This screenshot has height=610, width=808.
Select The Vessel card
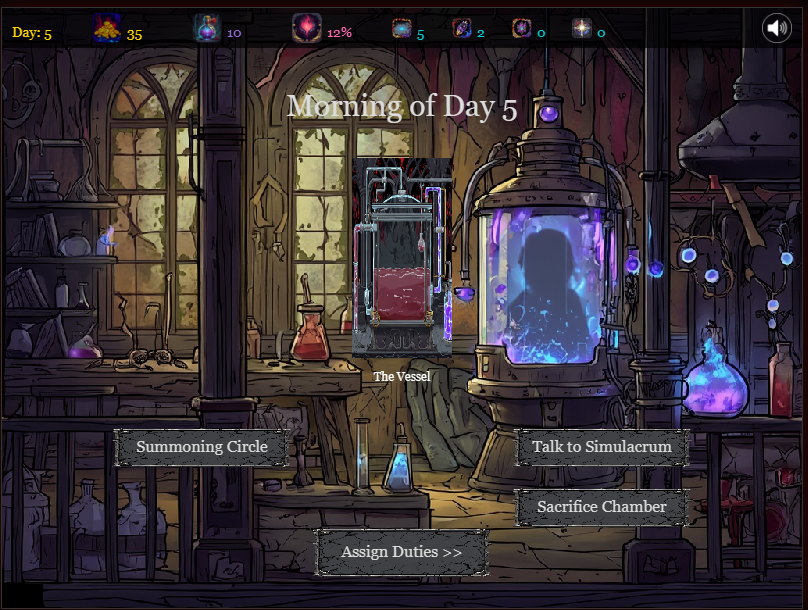(x=402, y=257)
